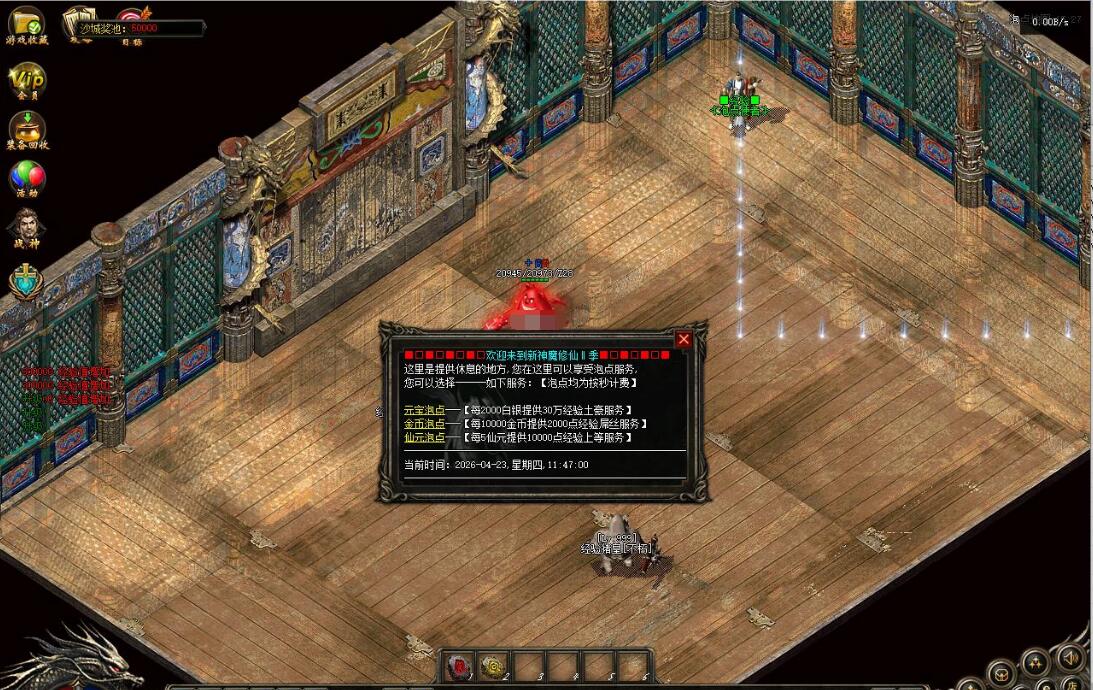The height and width of the screenshot is (690, 1093).
Task: Choose the 元宝泡点 service link
Action: pyautogui.click(x=424, y=410)
